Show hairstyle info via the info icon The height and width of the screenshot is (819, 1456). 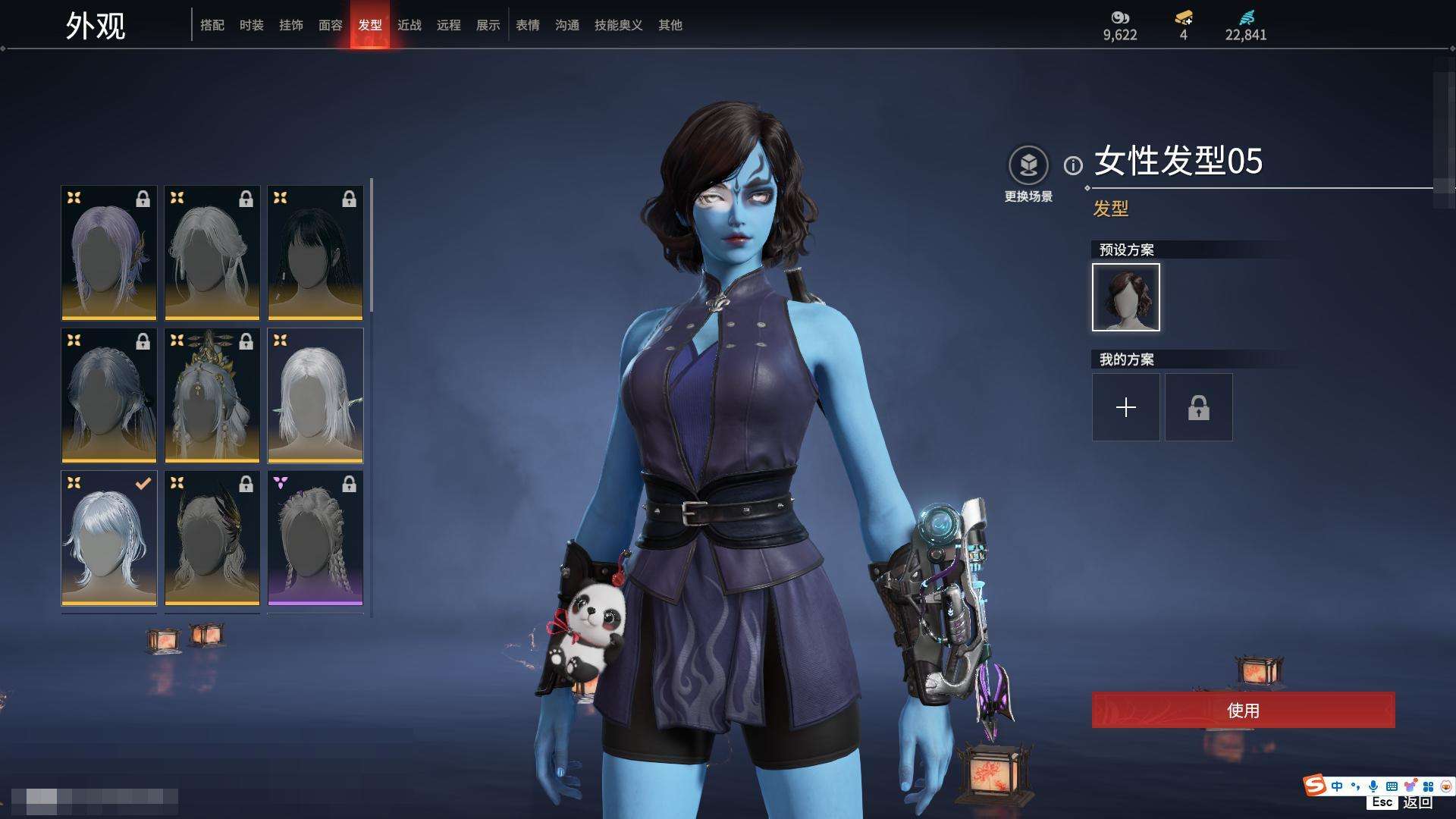1073,165
